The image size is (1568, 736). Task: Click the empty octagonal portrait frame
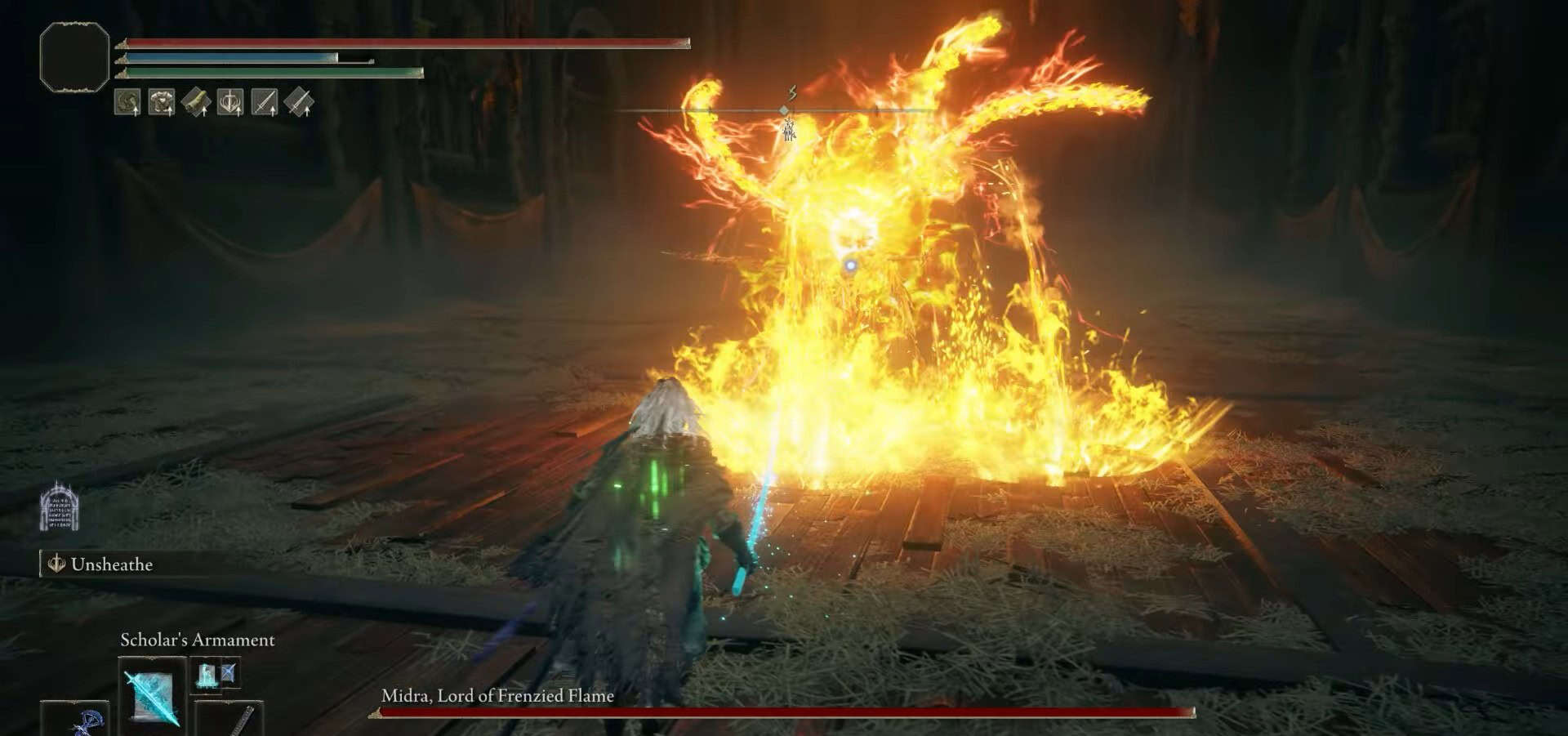coord(74,56)
